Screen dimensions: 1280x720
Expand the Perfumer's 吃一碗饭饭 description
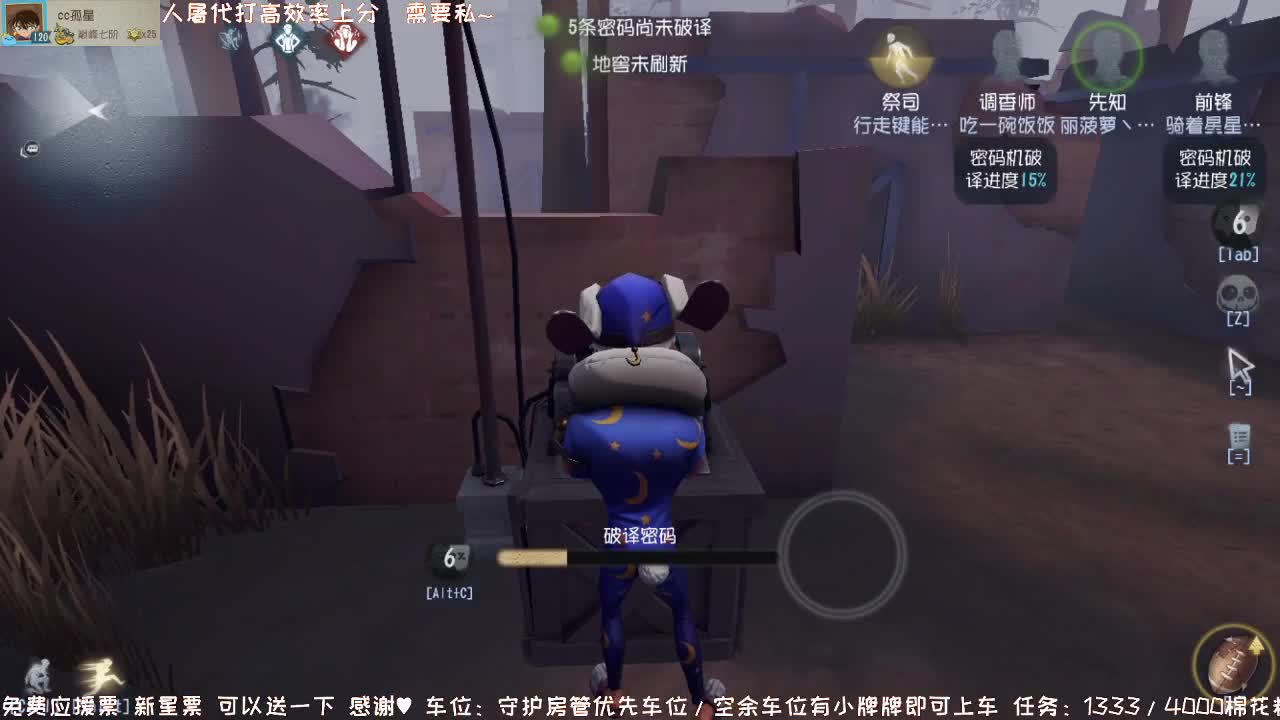(x=1004, y=122)
